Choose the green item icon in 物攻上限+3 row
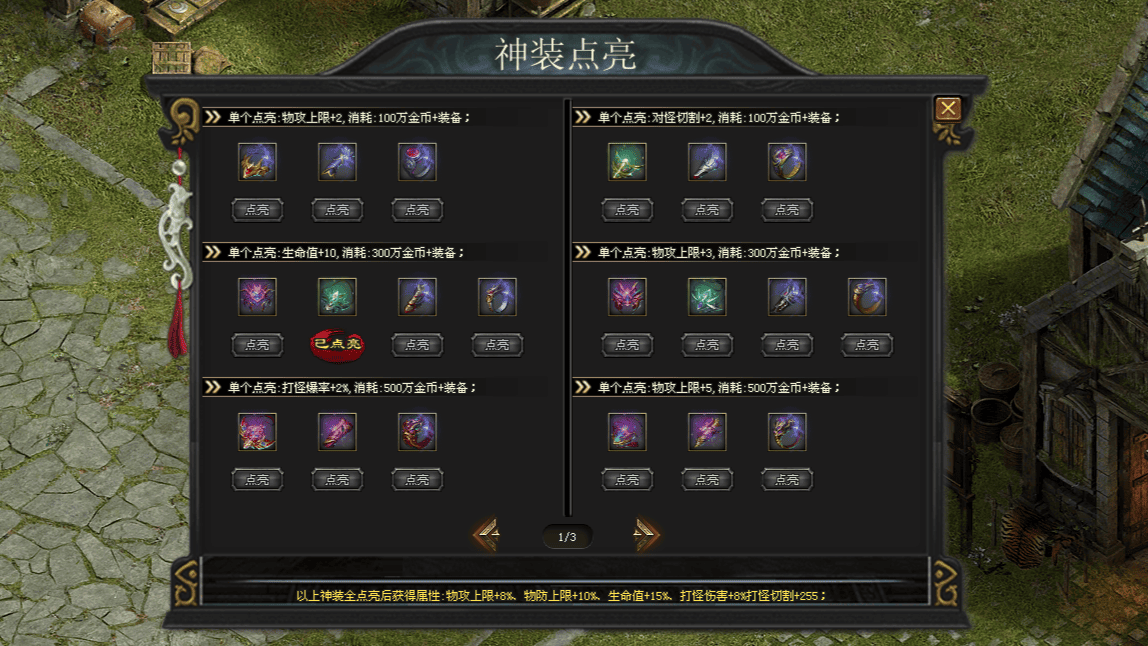Image resolution: width=1148 pixels, height=646 pixels. click(707, 297)
